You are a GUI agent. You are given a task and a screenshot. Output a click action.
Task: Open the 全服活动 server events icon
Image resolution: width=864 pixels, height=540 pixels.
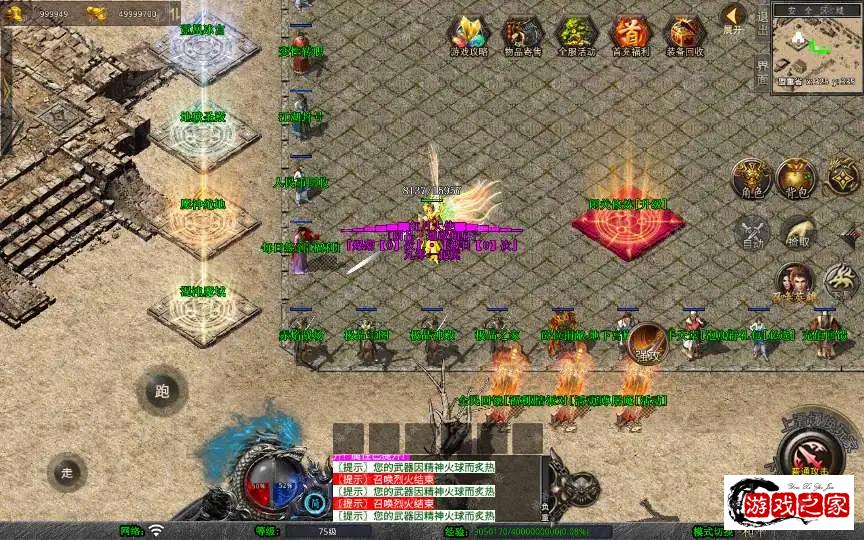(x=575, y=36)
